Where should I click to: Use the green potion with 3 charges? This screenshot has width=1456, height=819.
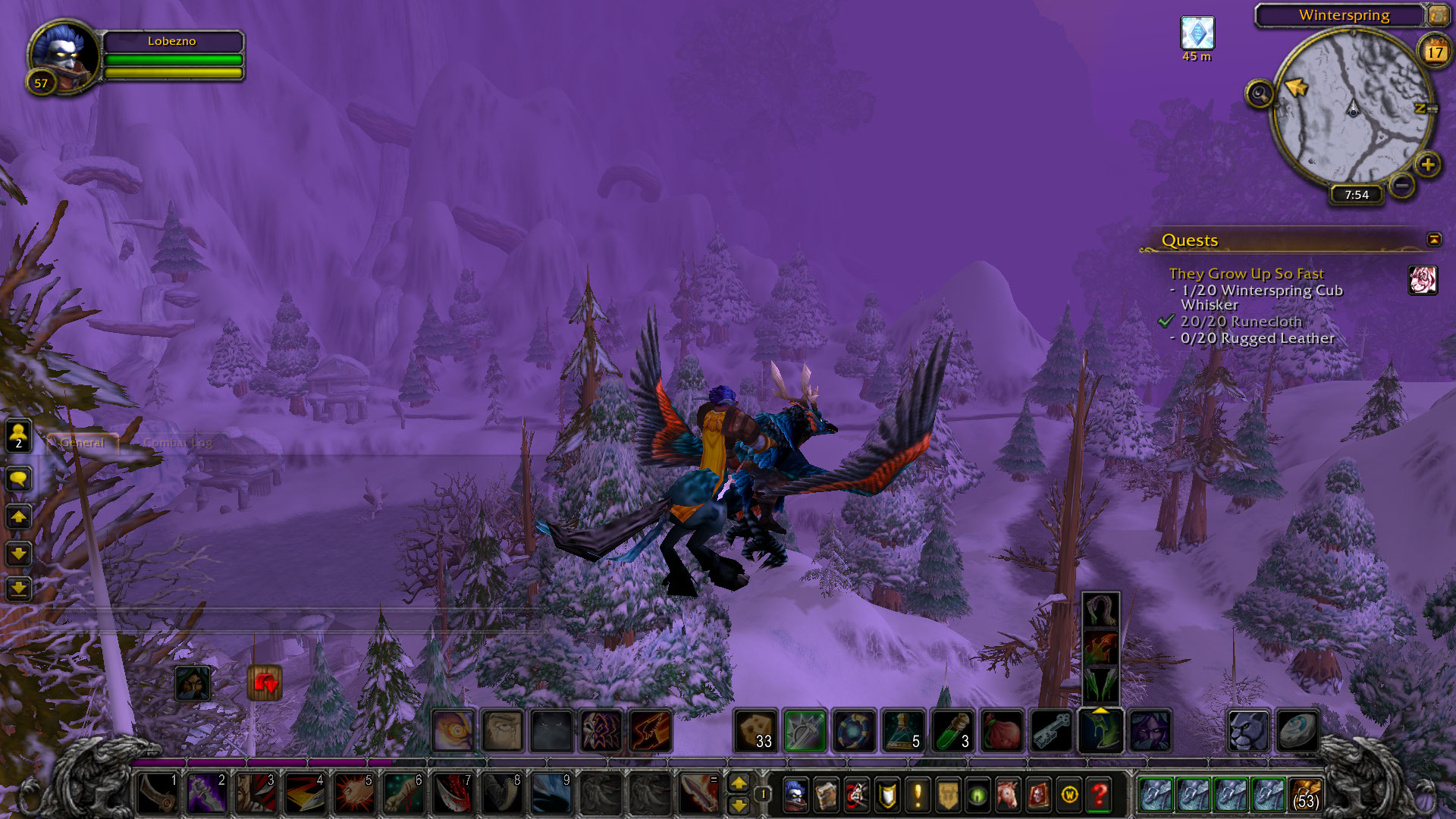pyautogui.click(x=952, y=730)
